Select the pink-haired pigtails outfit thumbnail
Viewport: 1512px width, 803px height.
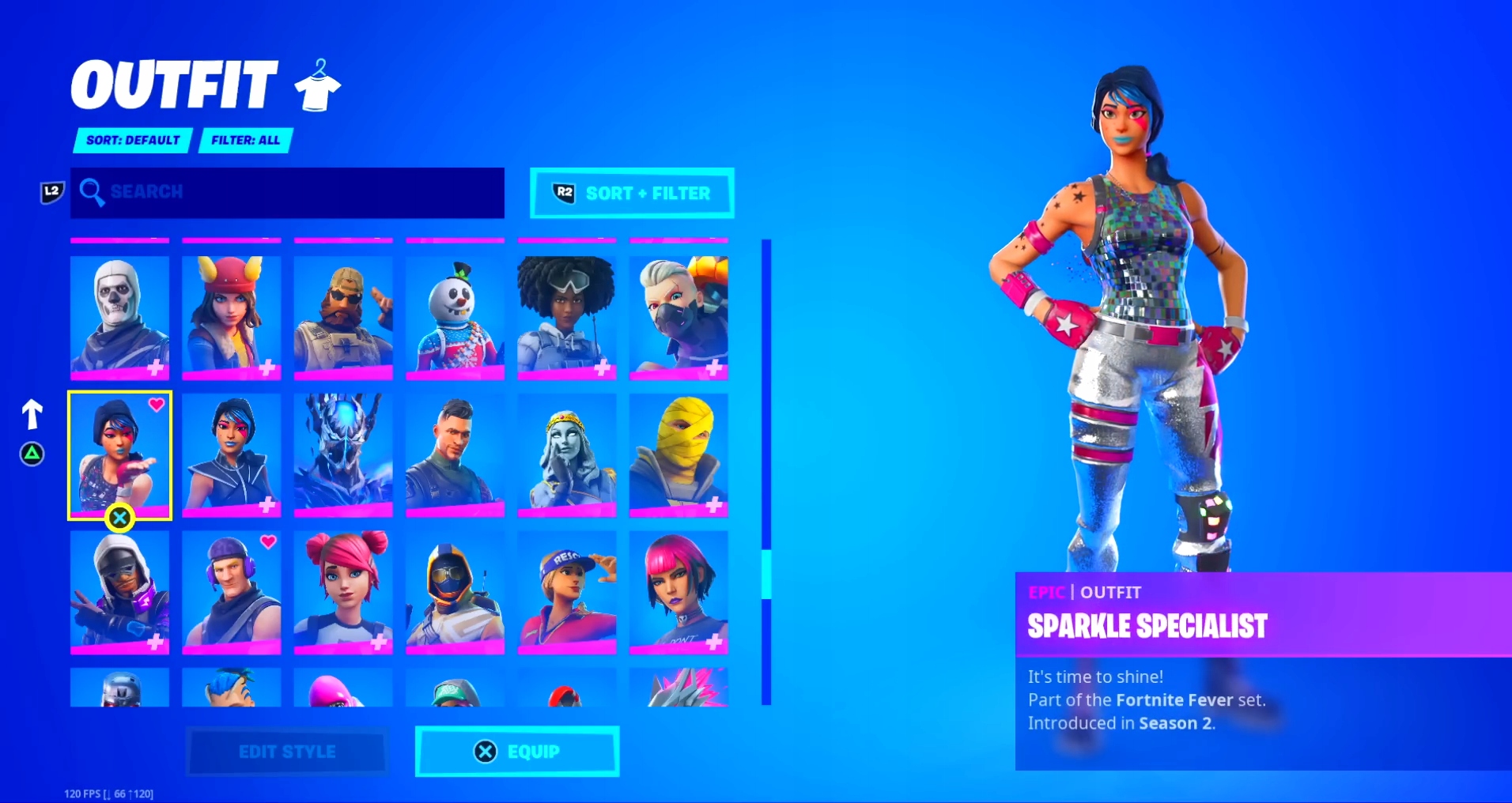(x=343, y=592)
